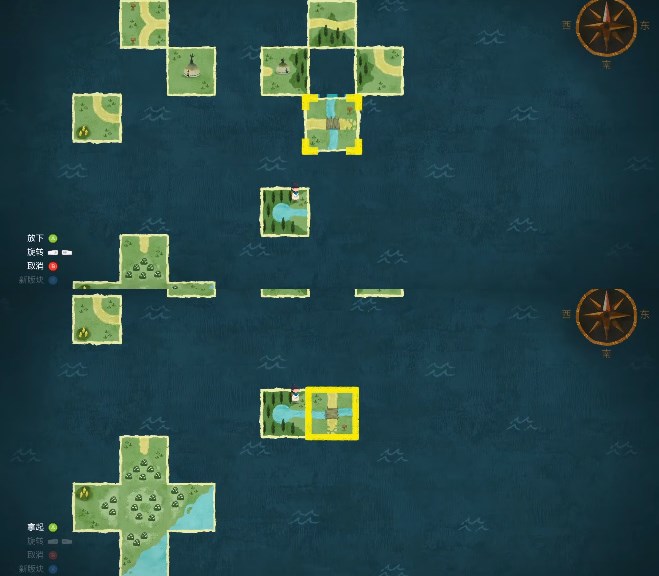Select the river tile with yellow corner brackets
Image resolution: width=659 pixels, height=576 pixels.
click(x=332, y=124)
